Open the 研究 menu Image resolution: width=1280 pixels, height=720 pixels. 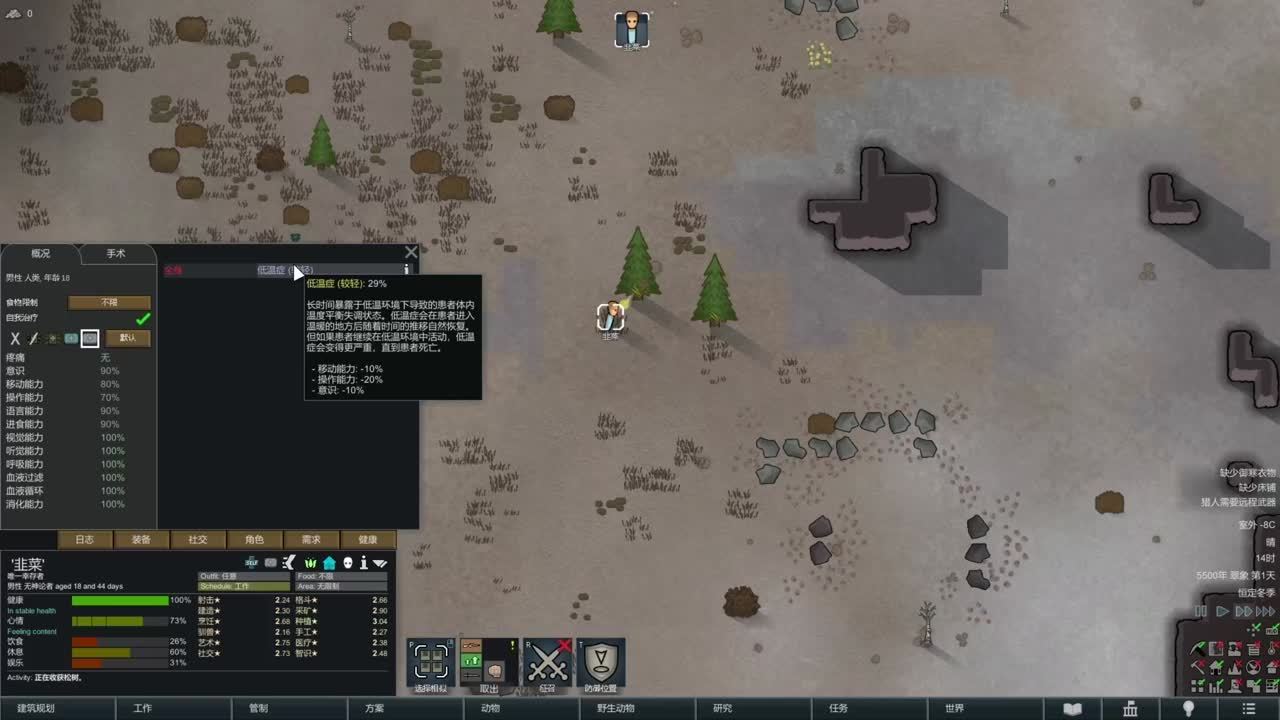click(722, 708)
